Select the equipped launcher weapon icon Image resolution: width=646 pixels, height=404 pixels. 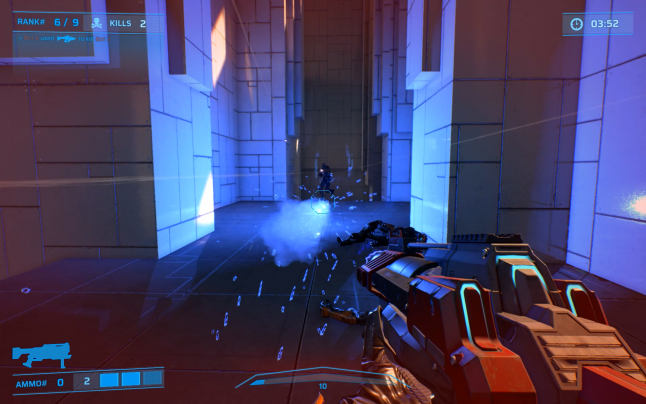tap(40, 355)
